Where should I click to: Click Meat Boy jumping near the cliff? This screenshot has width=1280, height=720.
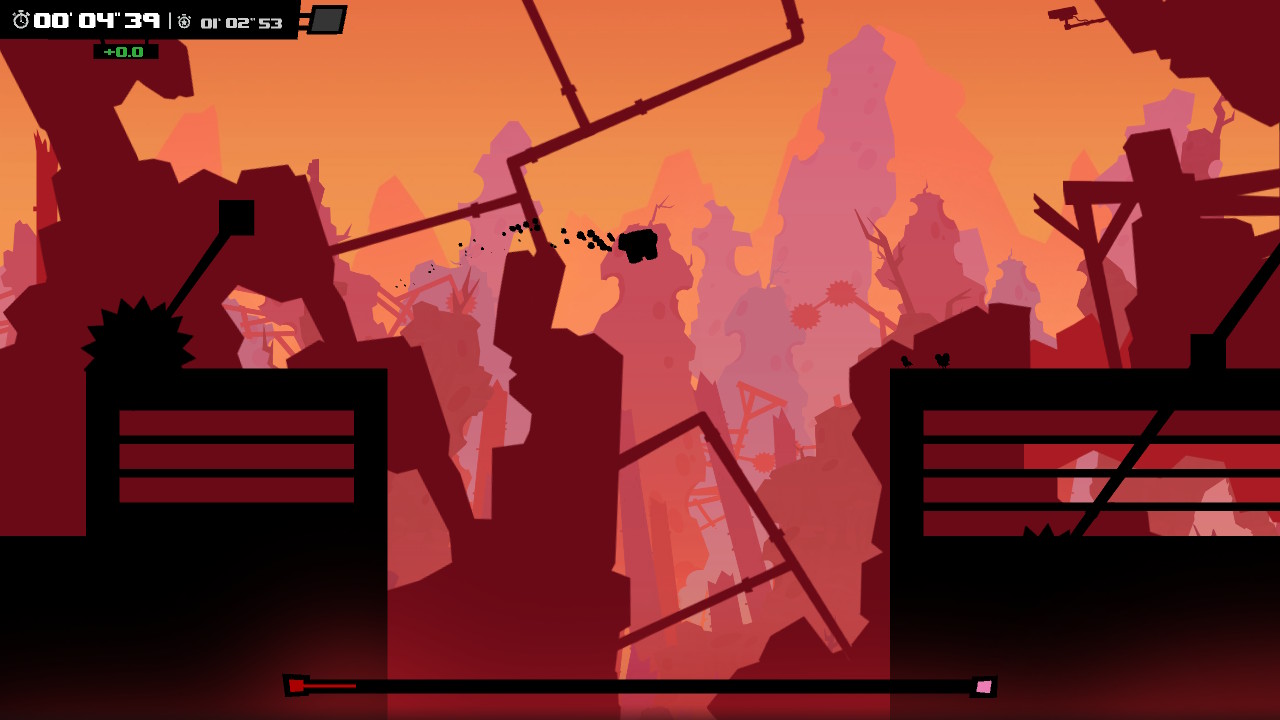[x=640, y=243]
